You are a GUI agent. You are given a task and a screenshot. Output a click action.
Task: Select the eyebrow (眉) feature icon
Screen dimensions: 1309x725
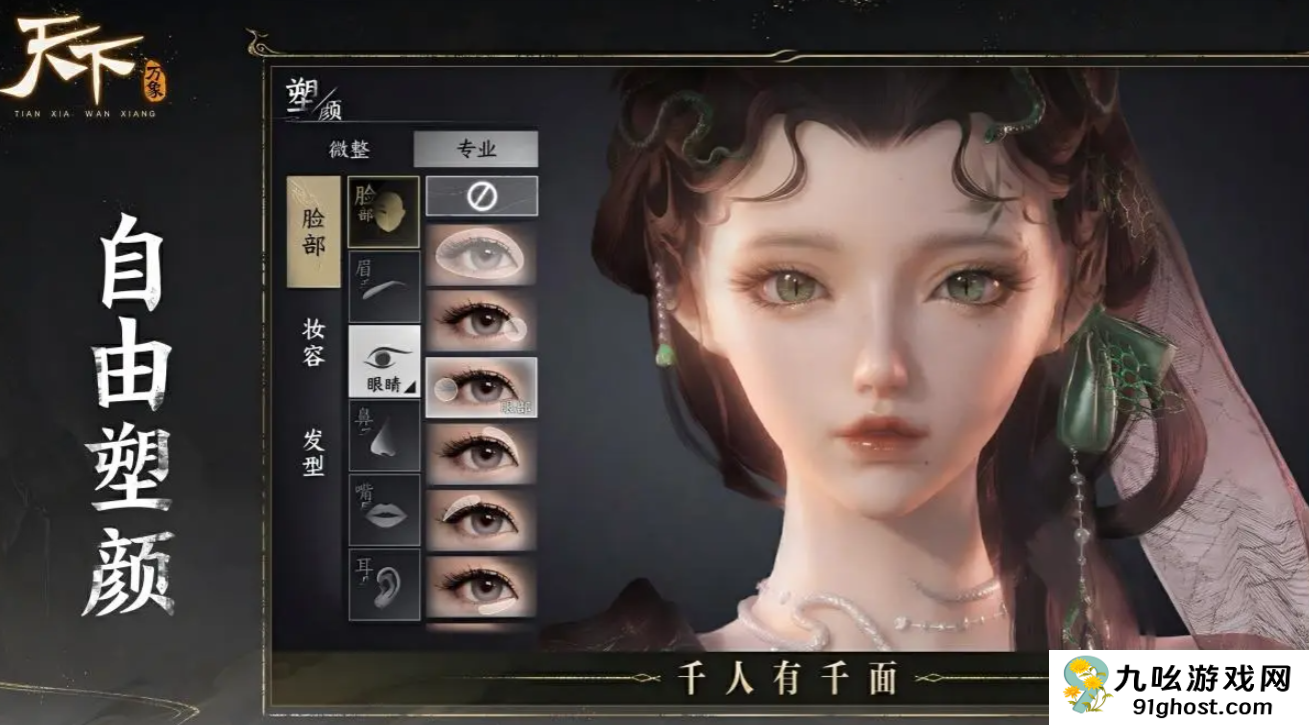pyautogui.click(x=383, y=282)
